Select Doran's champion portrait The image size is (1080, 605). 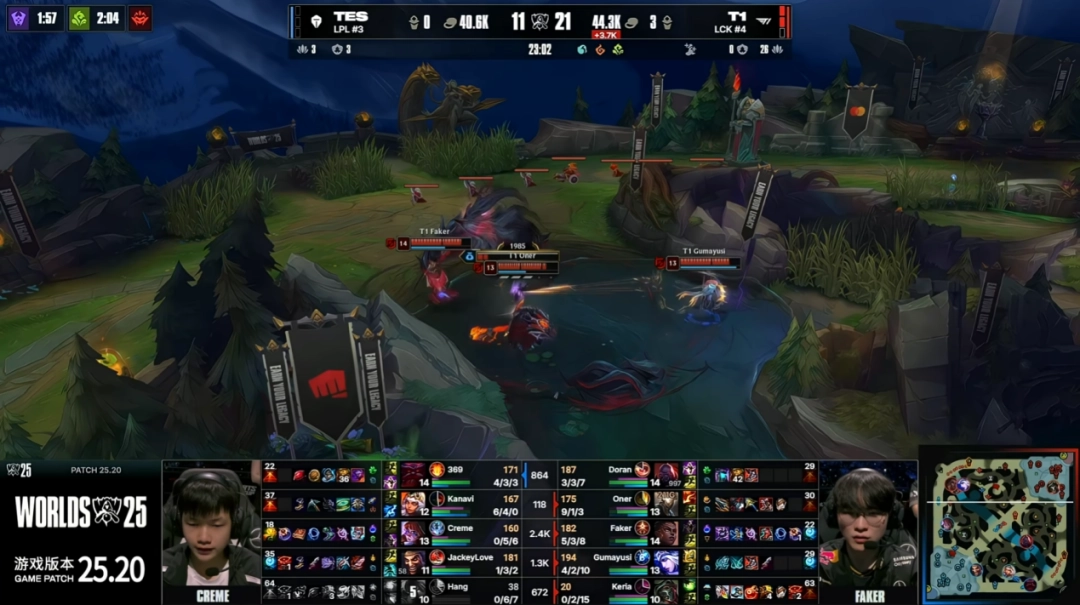coord(667,474)
